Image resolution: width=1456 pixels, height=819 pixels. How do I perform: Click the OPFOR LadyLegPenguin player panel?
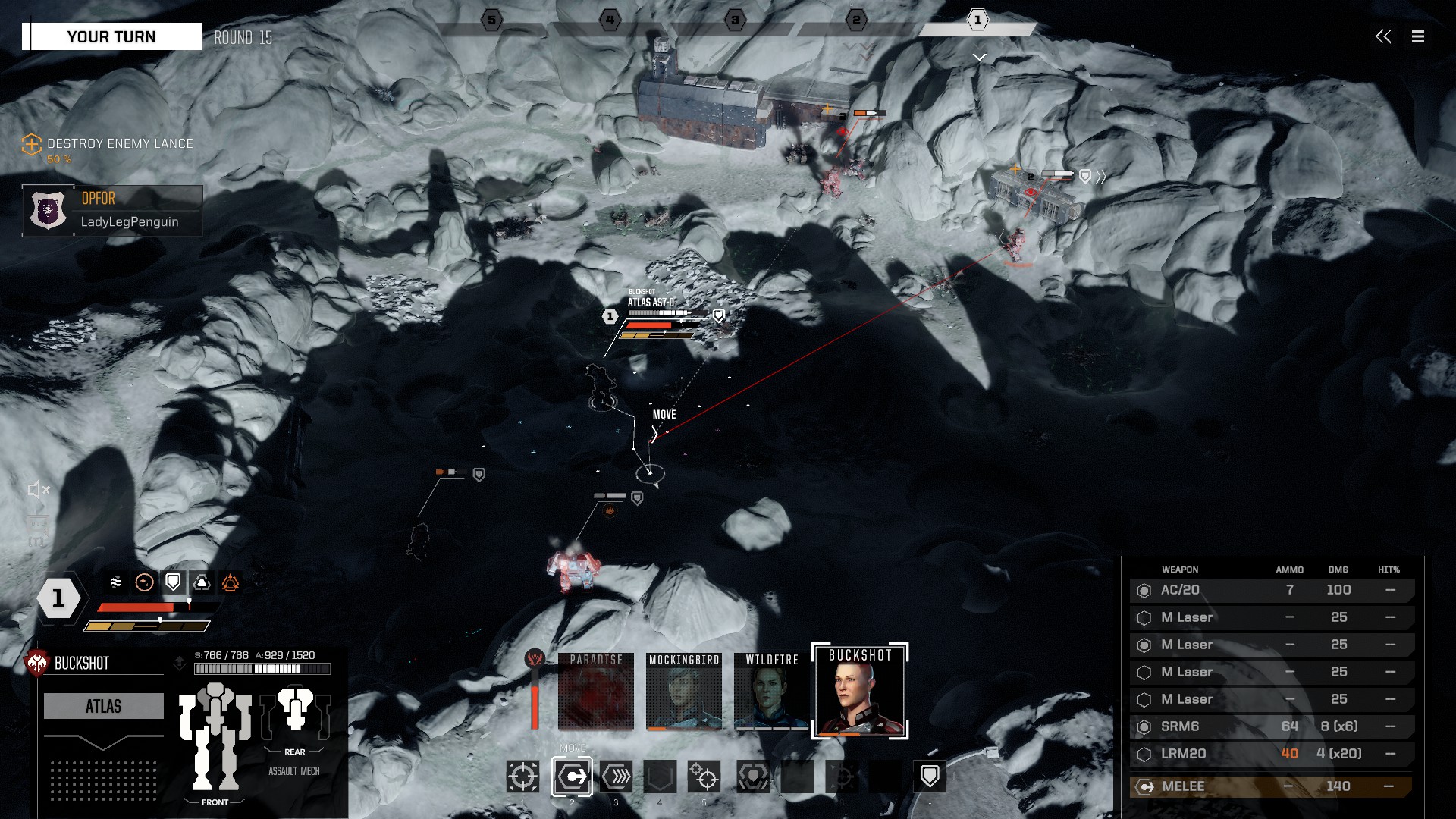point(112,211)
